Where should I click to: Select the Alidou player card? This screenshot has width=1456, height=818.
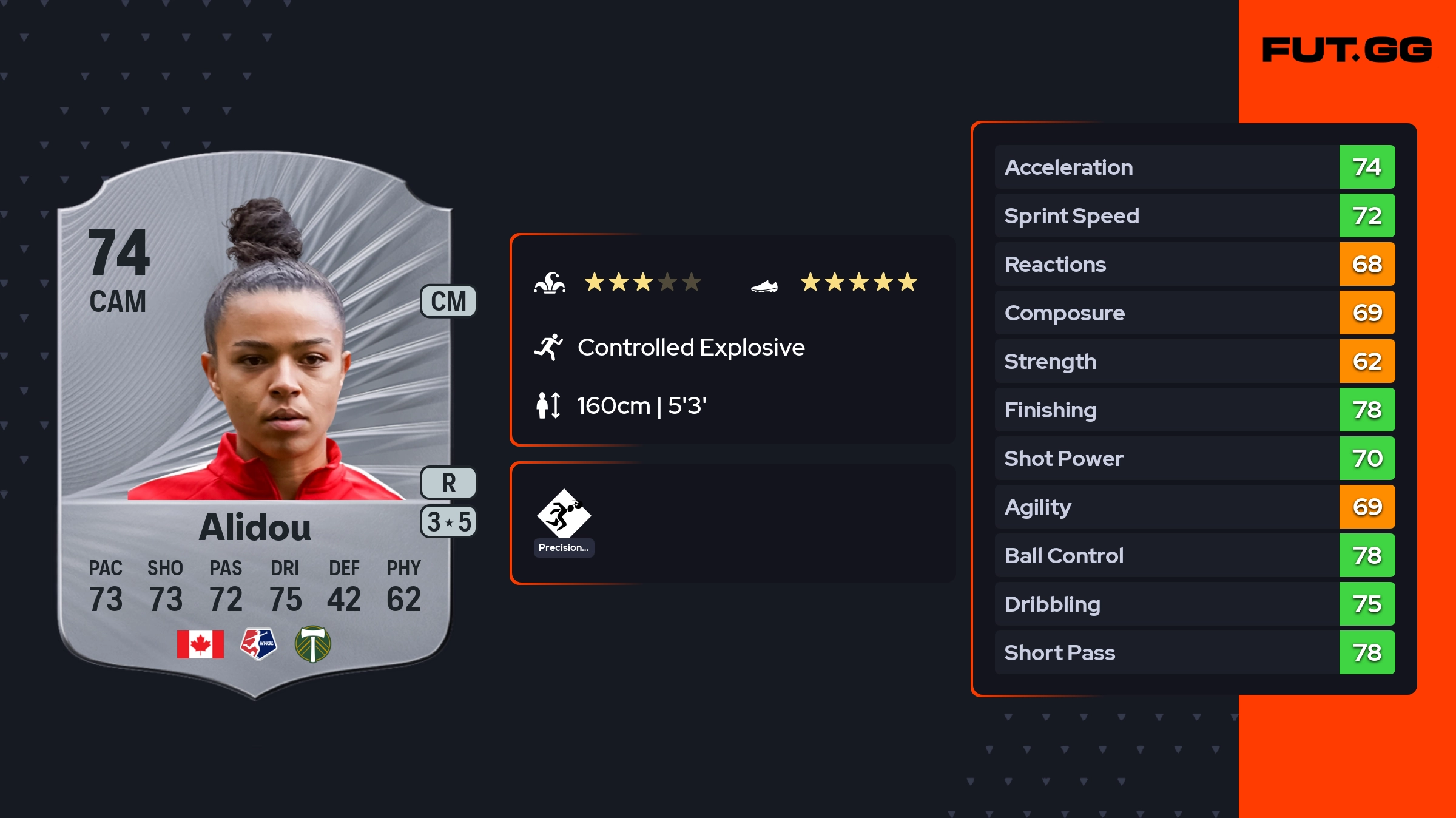click(255, 425)
